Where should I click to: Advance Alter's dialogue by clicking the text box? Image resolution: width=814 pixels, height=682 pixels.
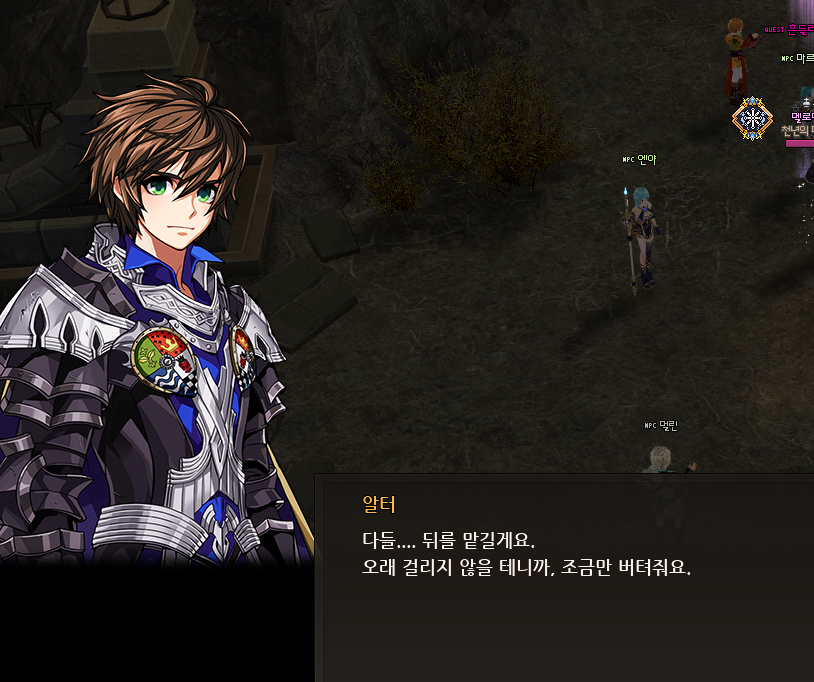[x=565, y=578]
